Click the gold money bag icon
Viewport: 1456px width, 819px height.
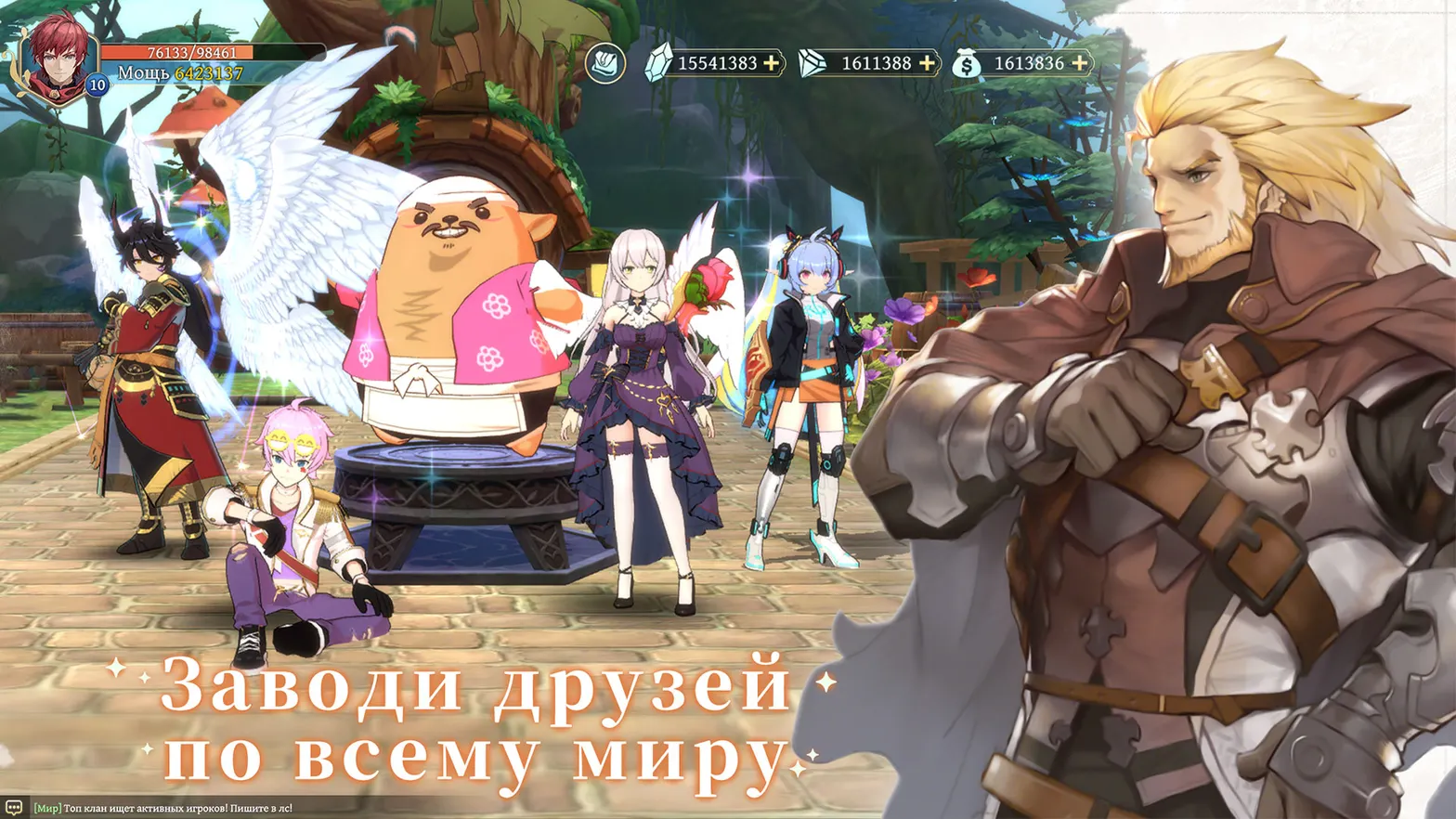(966, 64)
